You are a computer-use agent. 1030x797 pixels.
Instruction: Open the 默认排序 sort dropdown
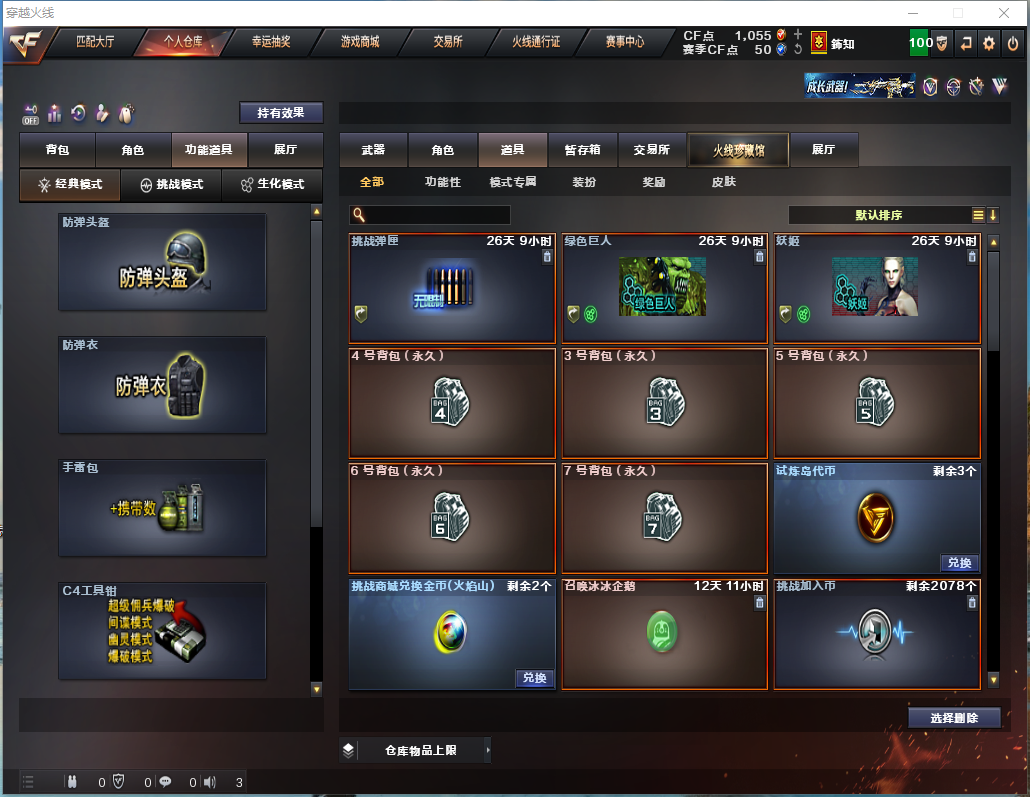pos(879,215)
